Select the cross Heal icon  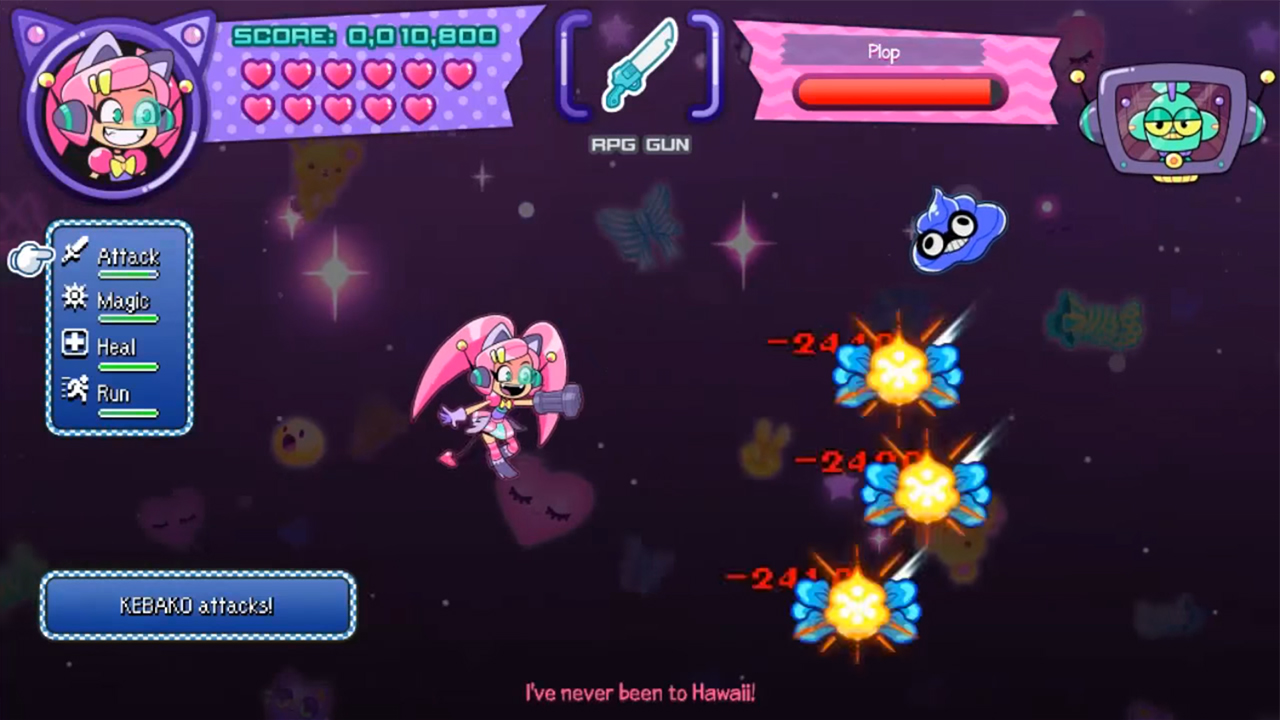tap(75, 345)
